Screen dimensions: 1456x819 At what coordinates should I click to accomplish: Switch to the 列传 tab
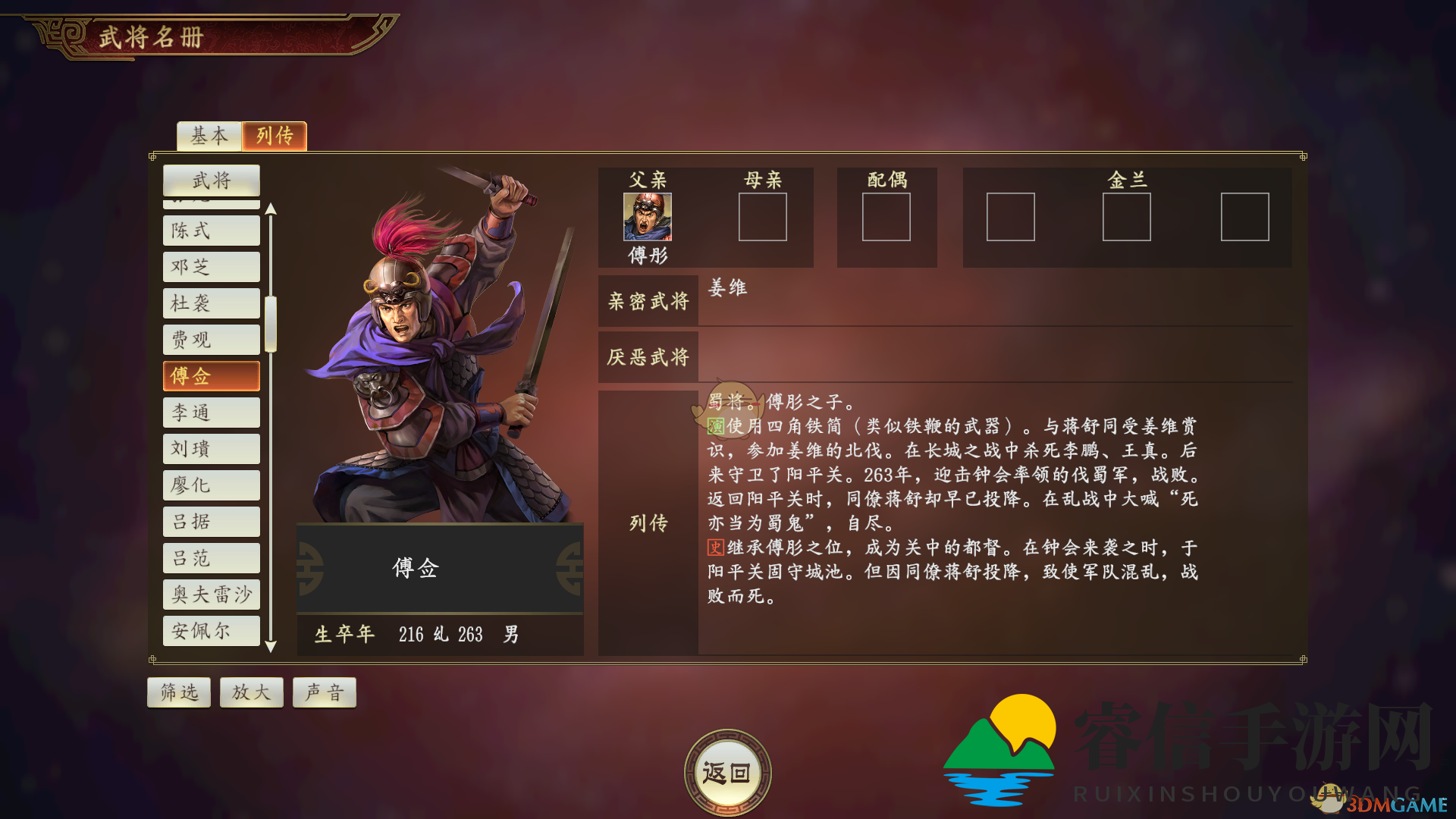tap(274, 136)
